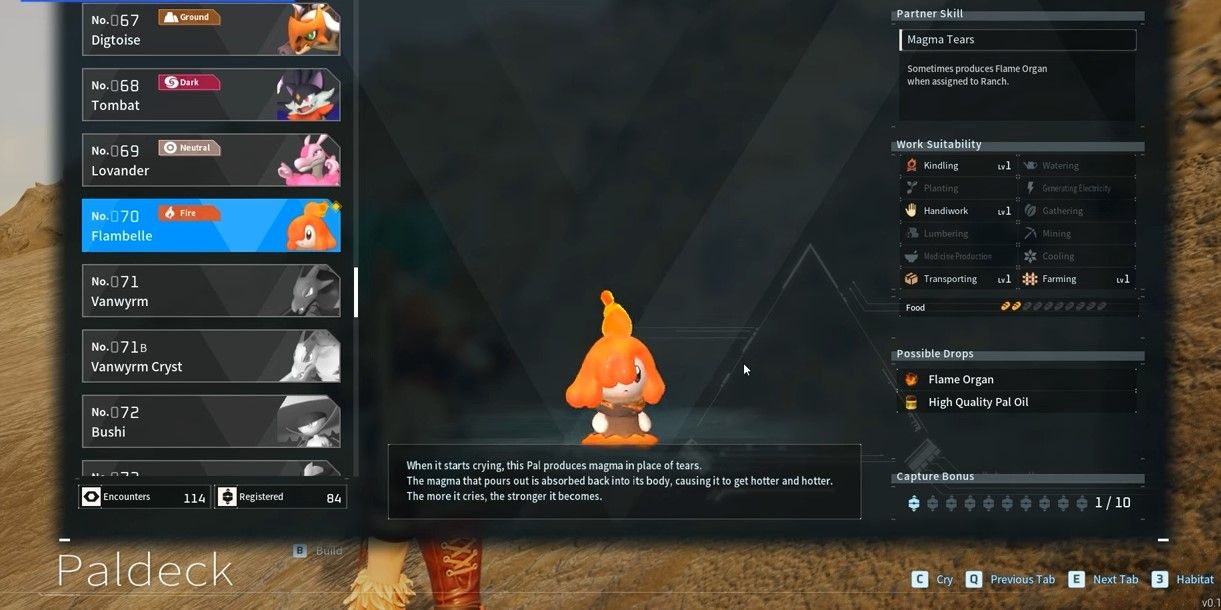The width and height of the screenshot is (1221, 610).
Task: Open the Bushi entry No.072
Action: (210, 421)
